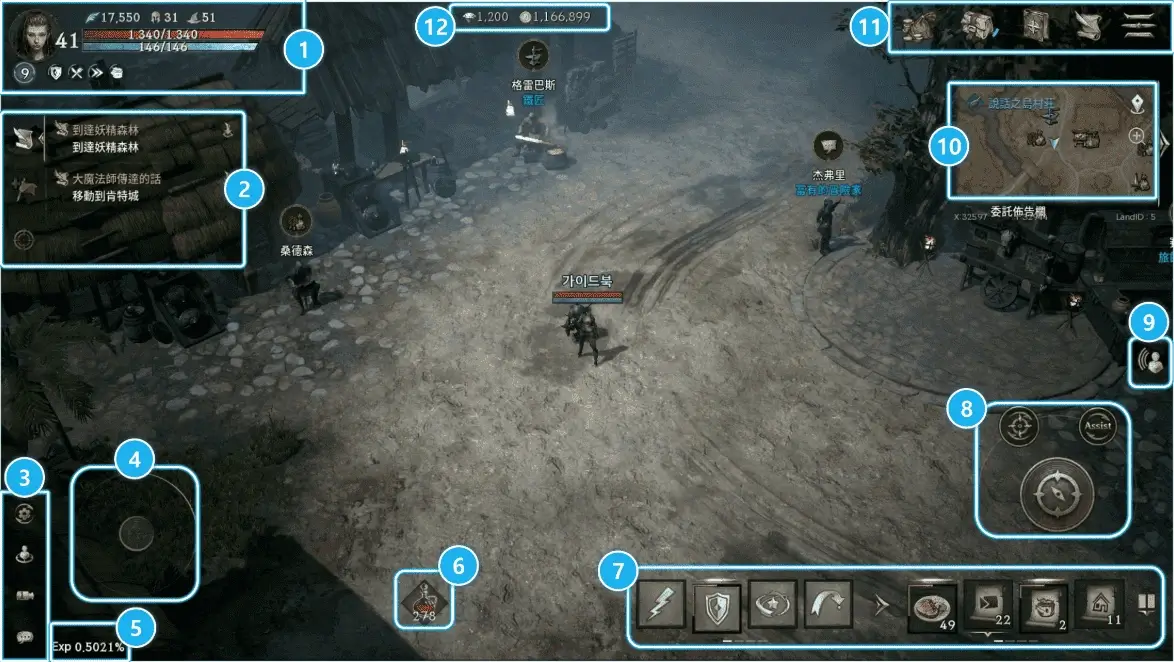
Task: Activate the shield skill slot
Action: click(x=717, y=605)
